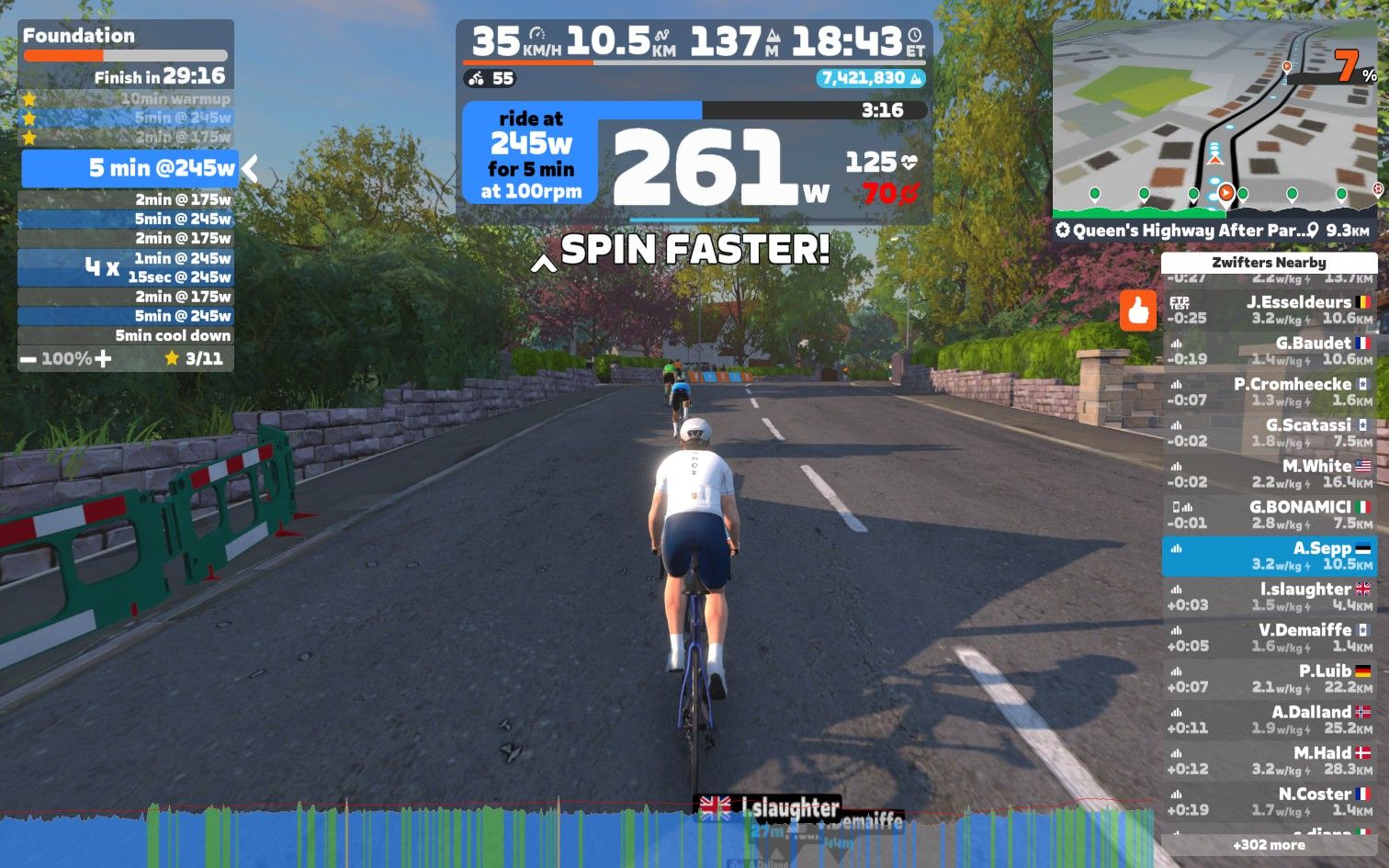Collapse the workout panel with the arrow
The width and height of the screenshot is (1389, 868).
coord(250,168)
